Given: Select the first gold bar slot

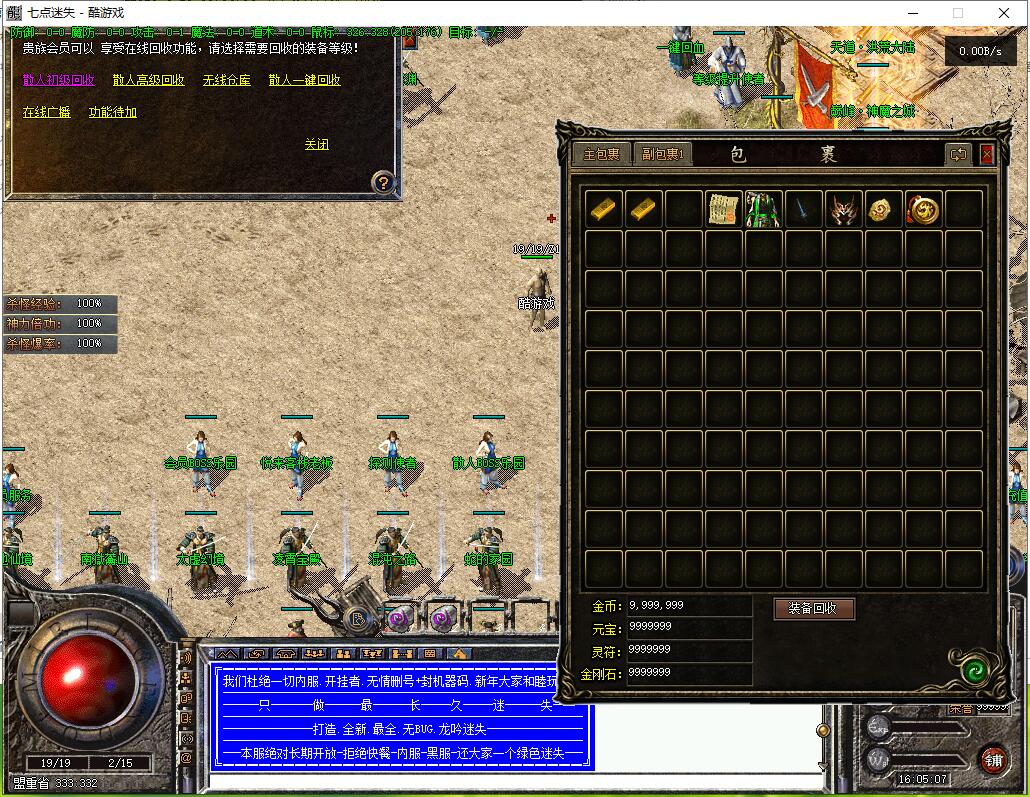Looking at the screenshot, I should 604,209.
